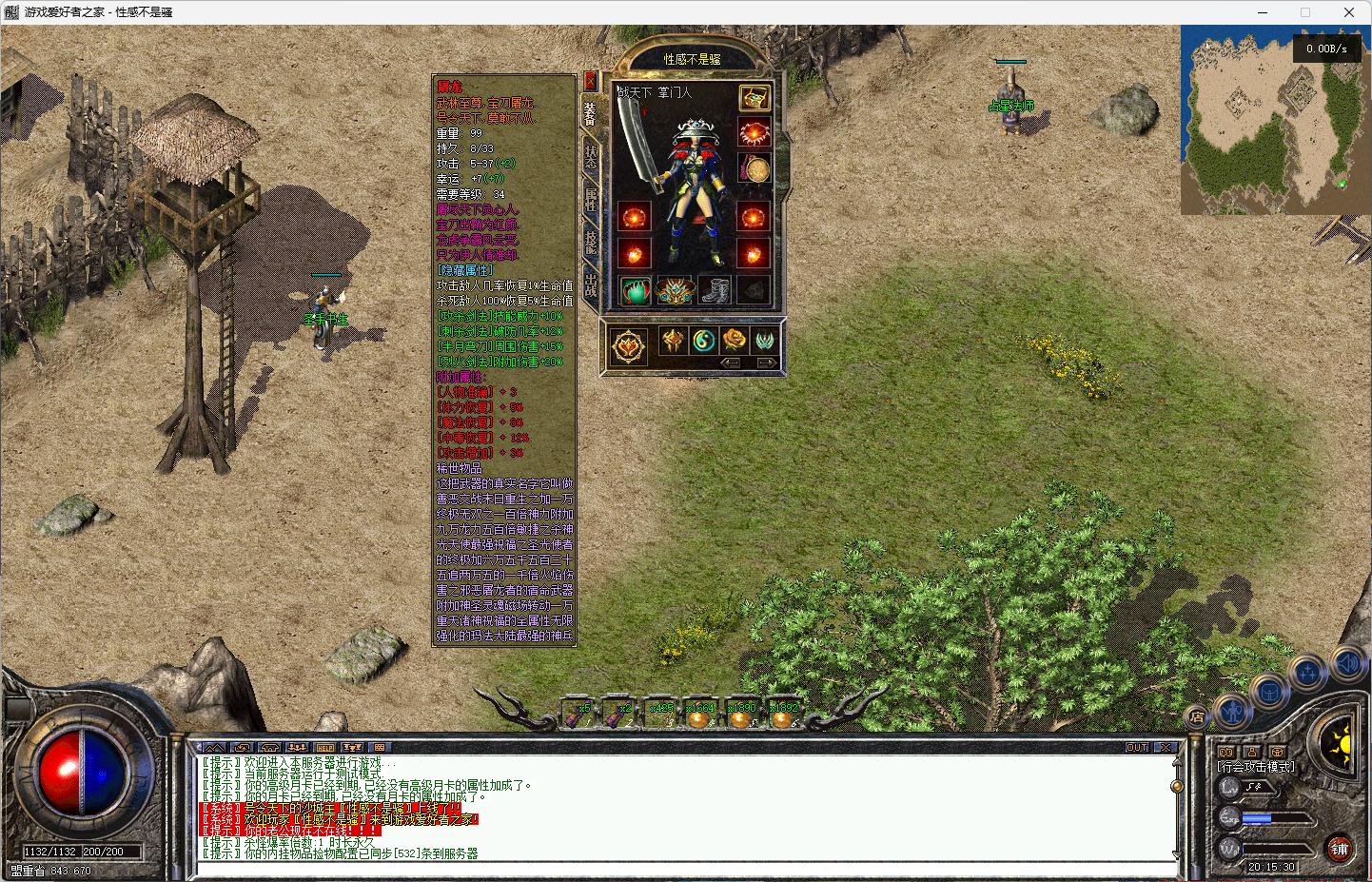Click the red 铺 stall button
Image resolution: width=1372 pixels, height=882 pixels.
(x=1340, y=848)
